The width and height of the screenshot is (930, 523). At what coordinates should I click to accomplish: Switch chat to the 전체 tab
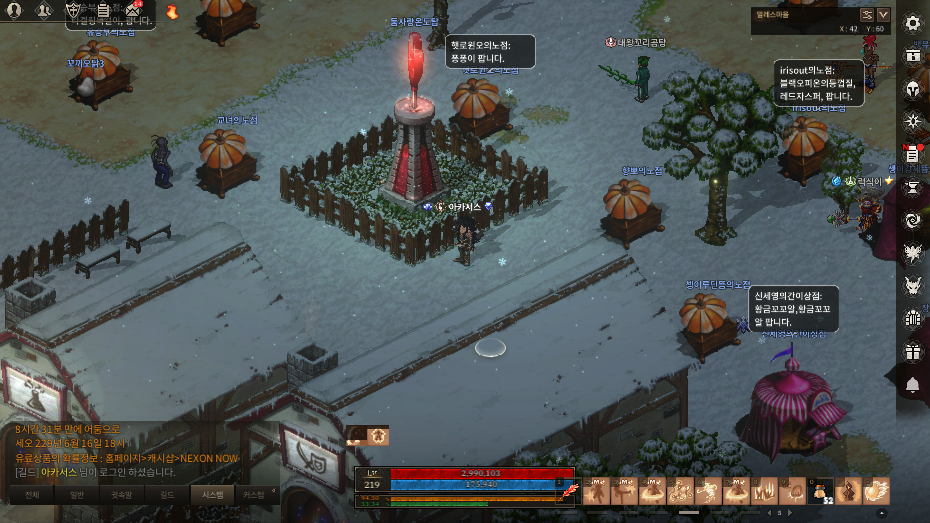32,494
